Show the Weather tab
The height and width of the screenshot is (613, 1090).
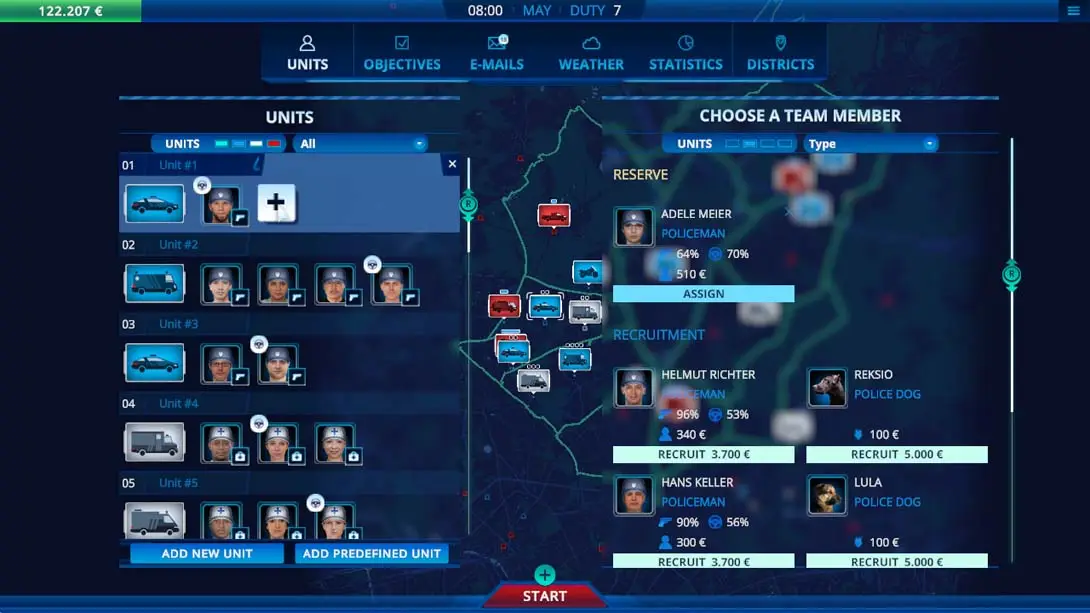tap(591, 53)
